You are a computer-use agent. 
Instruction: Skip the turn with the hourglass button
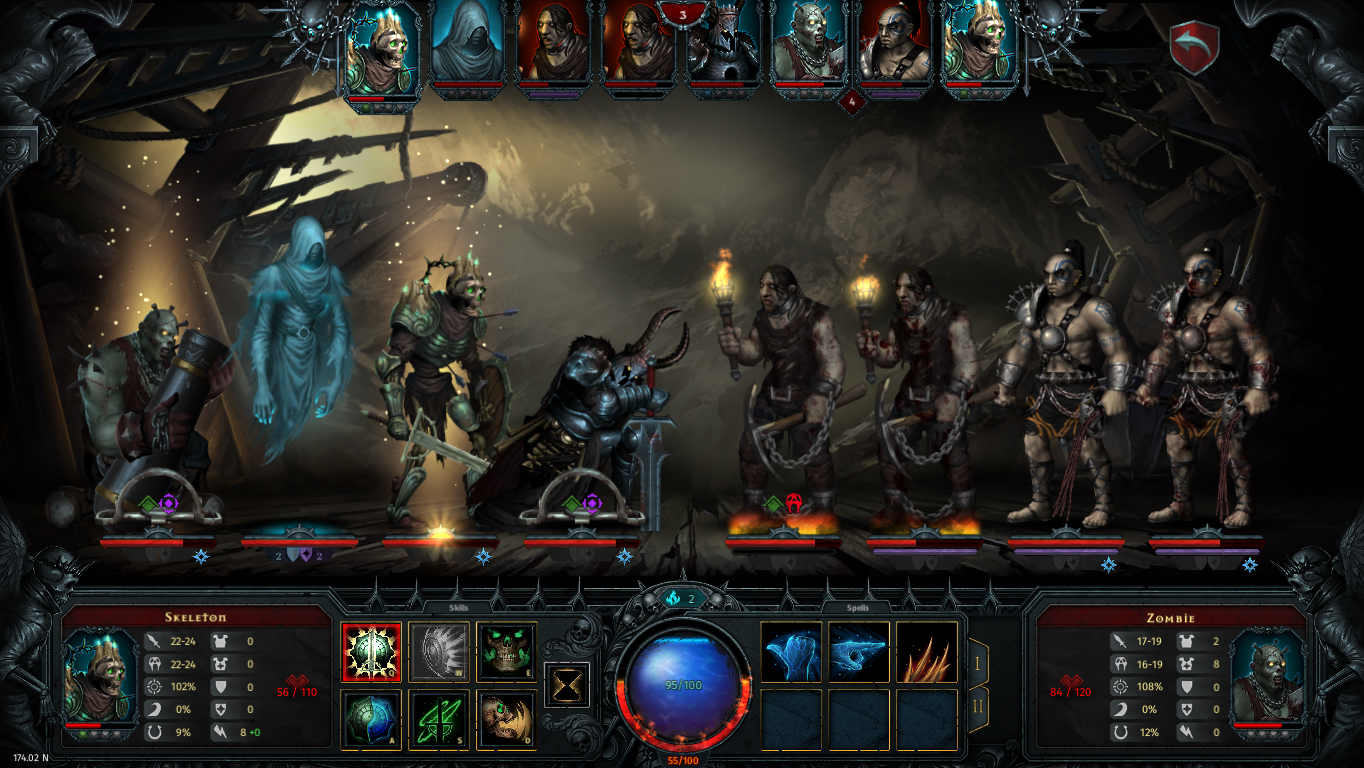[x=567, y=685]
